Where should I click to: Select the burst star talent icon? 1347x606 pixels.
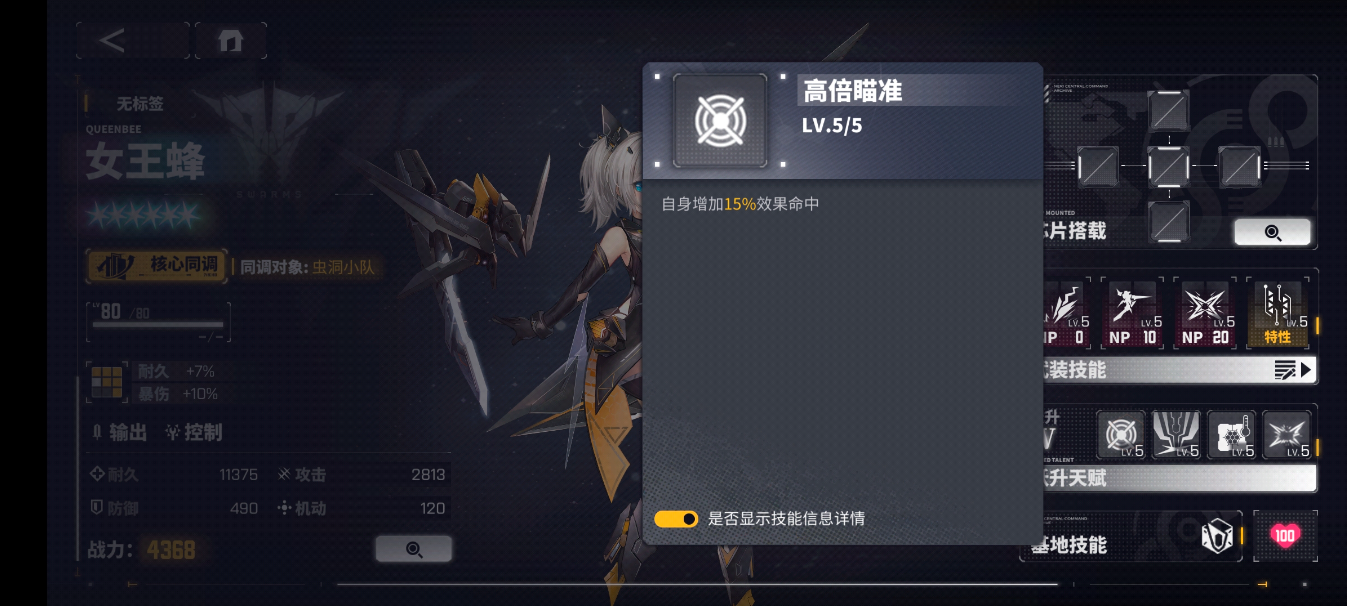pyautogui.click(x=1286, y=435)
